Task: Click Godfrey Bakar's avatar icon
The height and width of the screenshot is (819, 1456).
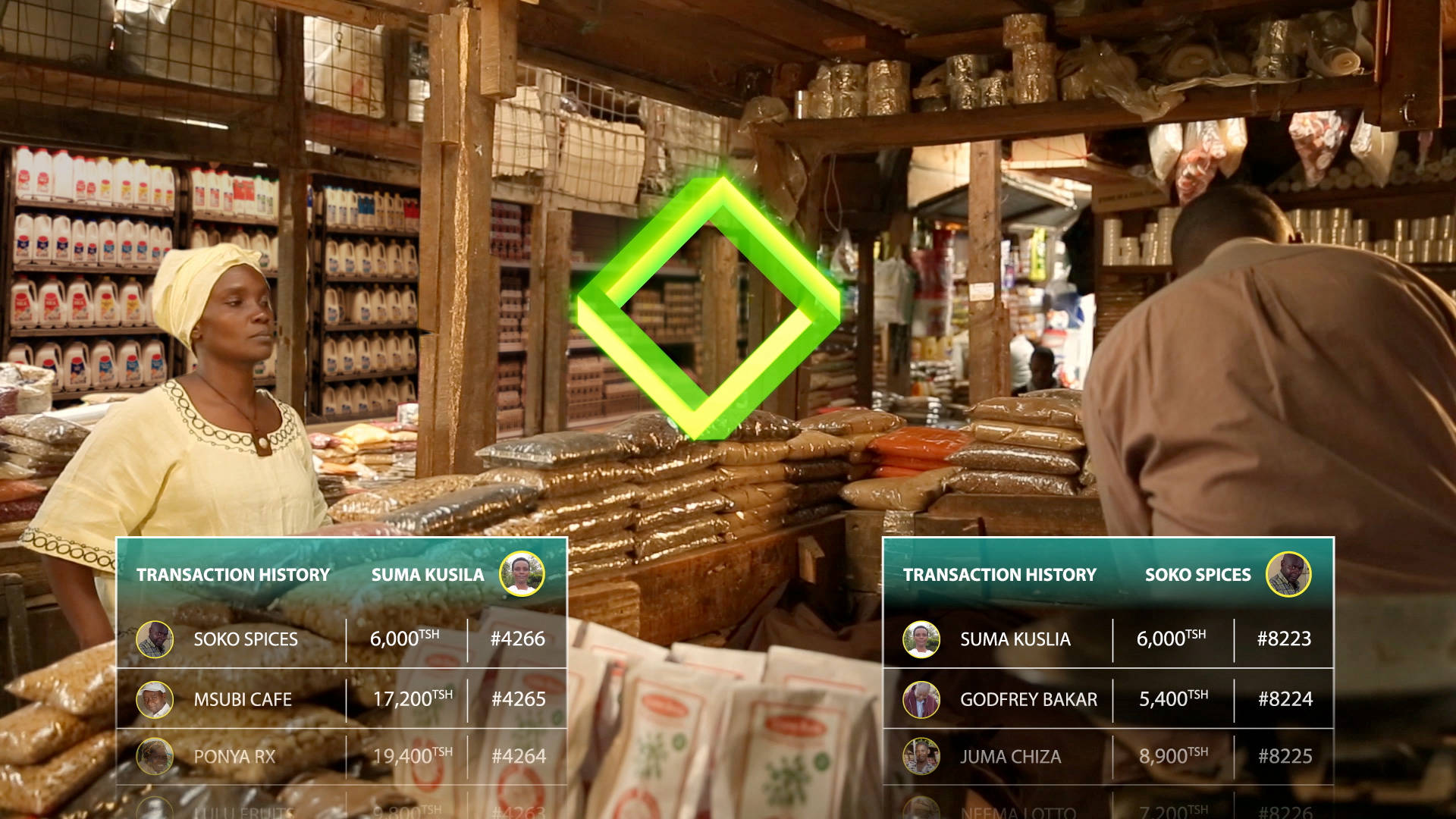Action: pos(921,699)
